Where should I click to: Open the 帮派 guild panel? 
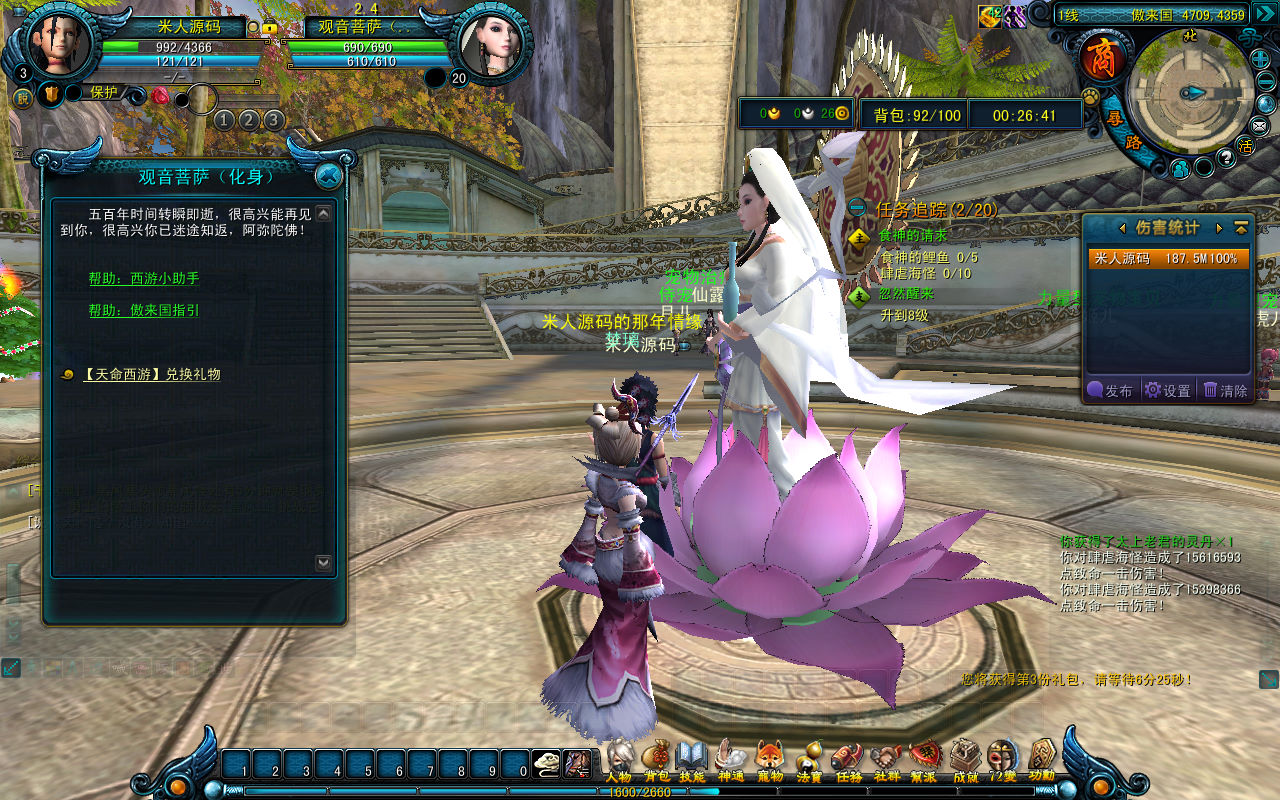point(923,760)
